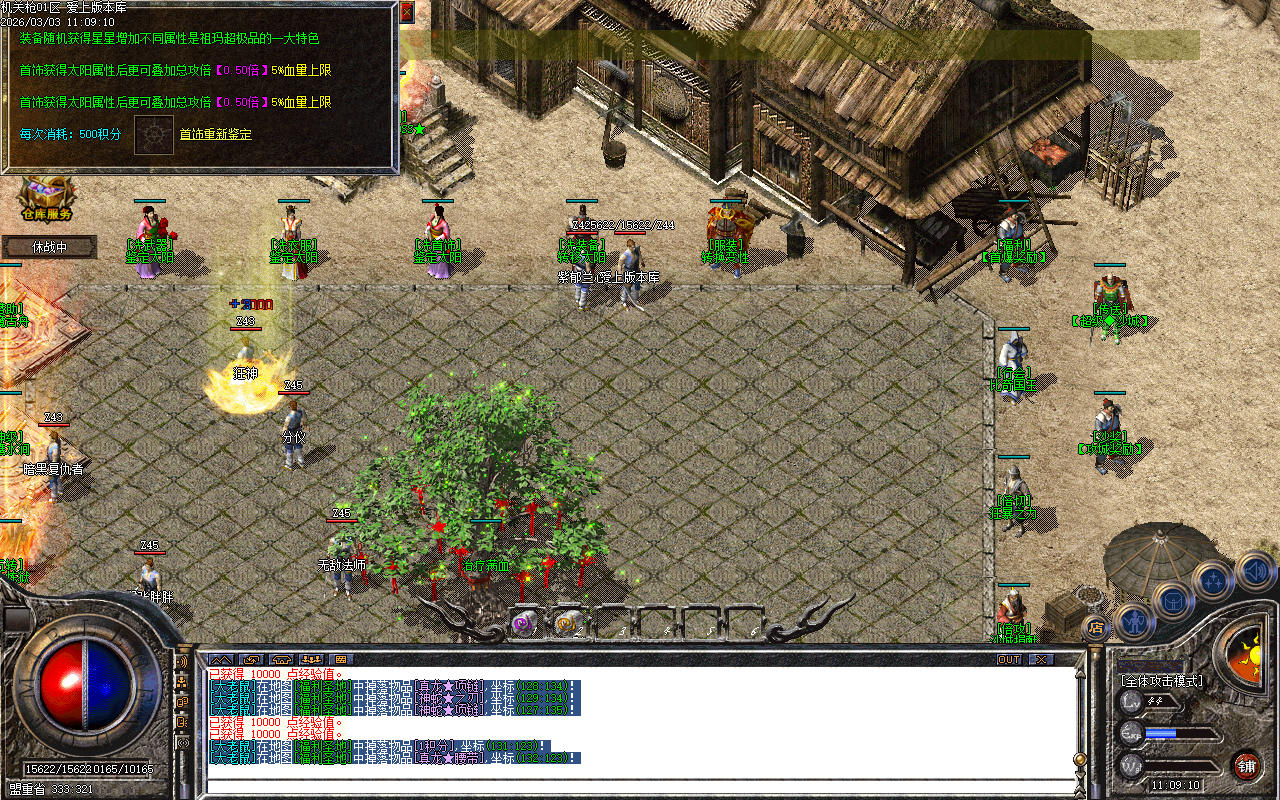This screenshot has height=800, width=1280.
Task: Toggle the chat sound notification icon
Action: pyautogui.click(x=181, y=662)
